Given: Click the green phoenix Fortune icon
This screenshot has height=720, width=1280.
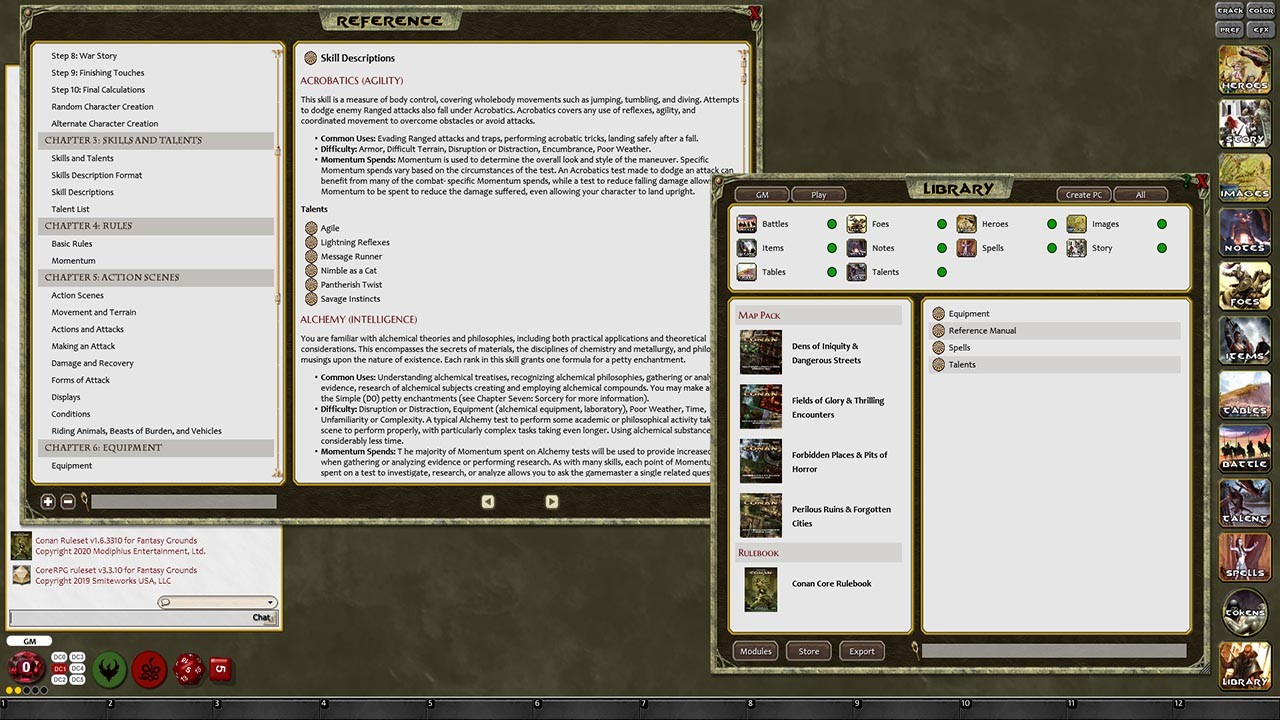Looking at the screenshot, I should click(x=108, y=669).
